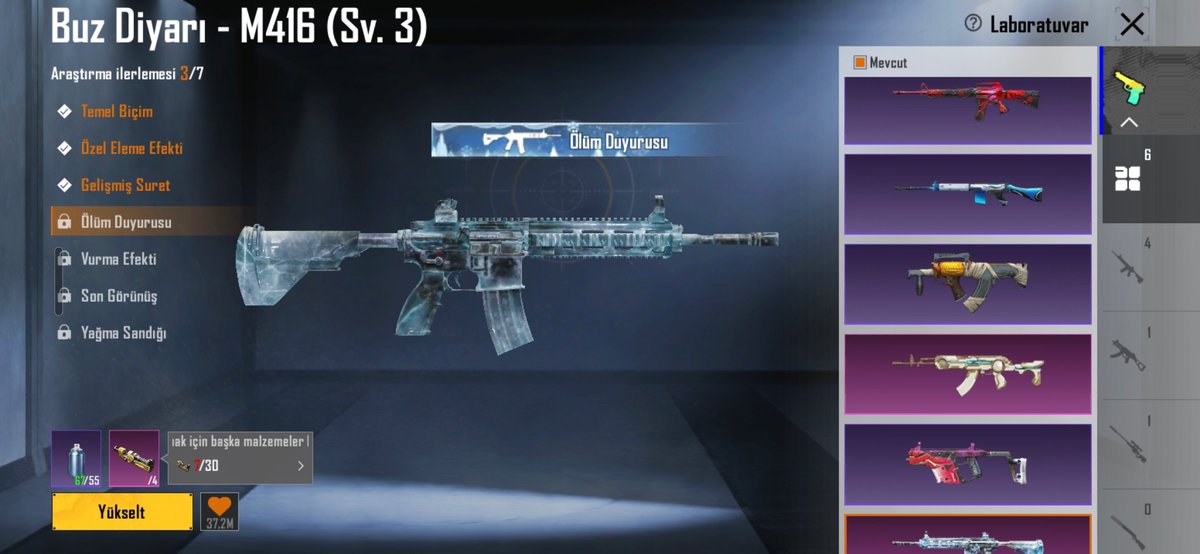Viewport: 1200px width, 554px height.
Task: Select the spray paint can material slot
Action: coord(76,458)
